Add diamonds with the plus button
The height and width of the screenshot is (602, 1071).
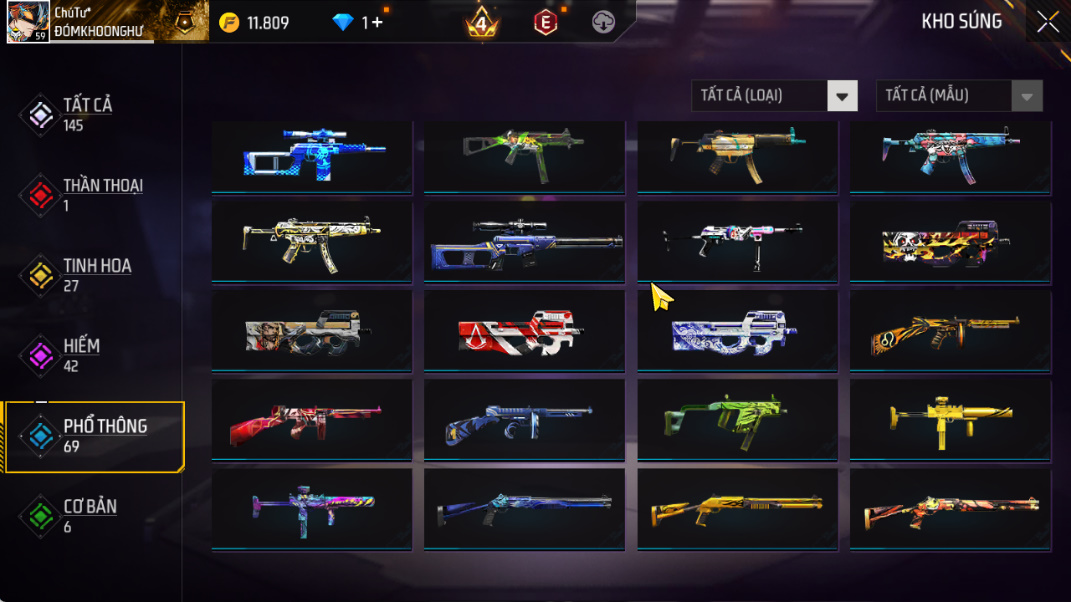click(377, 22)
